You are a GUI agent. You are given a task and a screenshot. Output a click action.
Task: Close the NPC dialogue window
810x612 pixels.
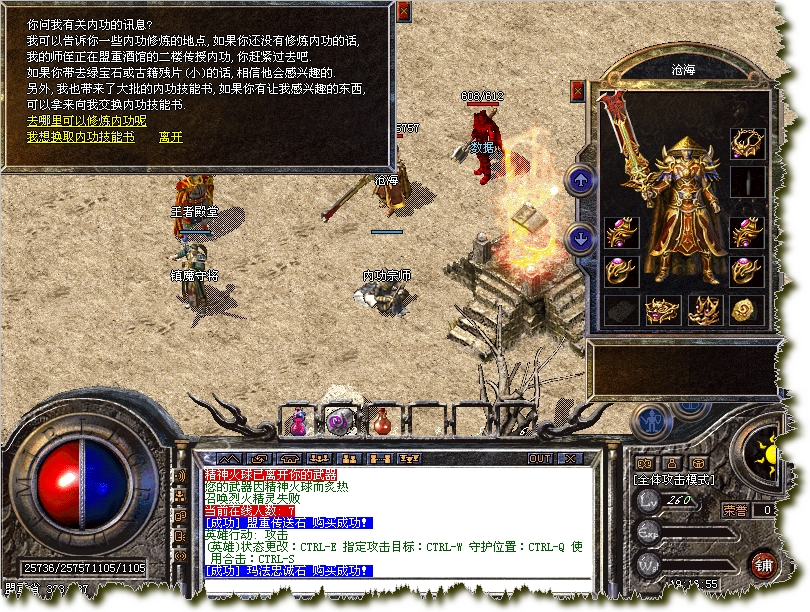[x=403, y=11]
